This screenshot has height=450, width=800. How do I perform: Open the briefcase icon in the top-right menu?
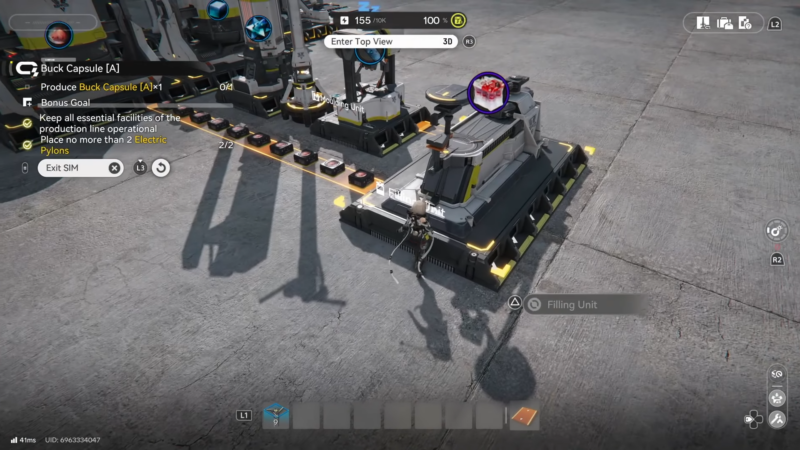[x=725, y=22]
